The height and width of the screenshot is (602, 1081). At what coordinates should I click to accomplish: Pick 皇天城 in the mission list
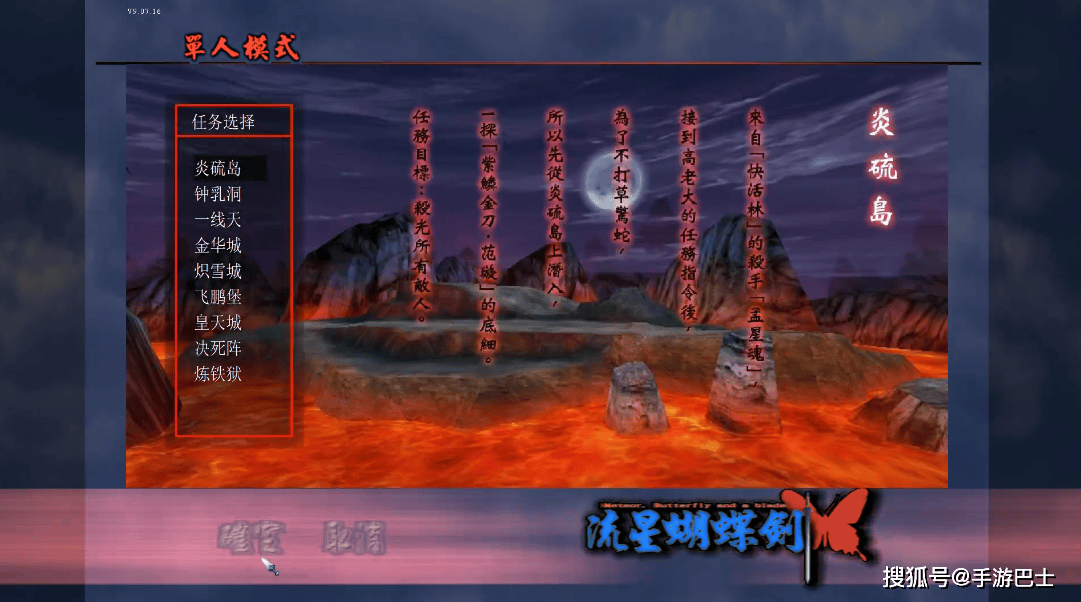pos(218,323)
